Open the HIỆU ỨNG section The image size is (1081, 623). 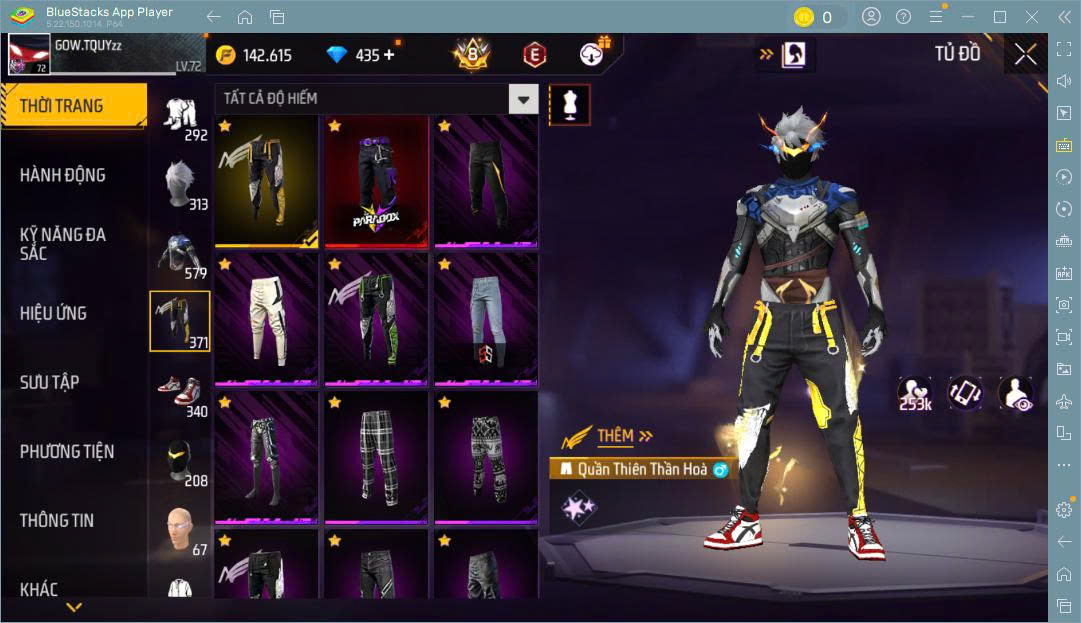pyautogui.click(x=53, y=313)
